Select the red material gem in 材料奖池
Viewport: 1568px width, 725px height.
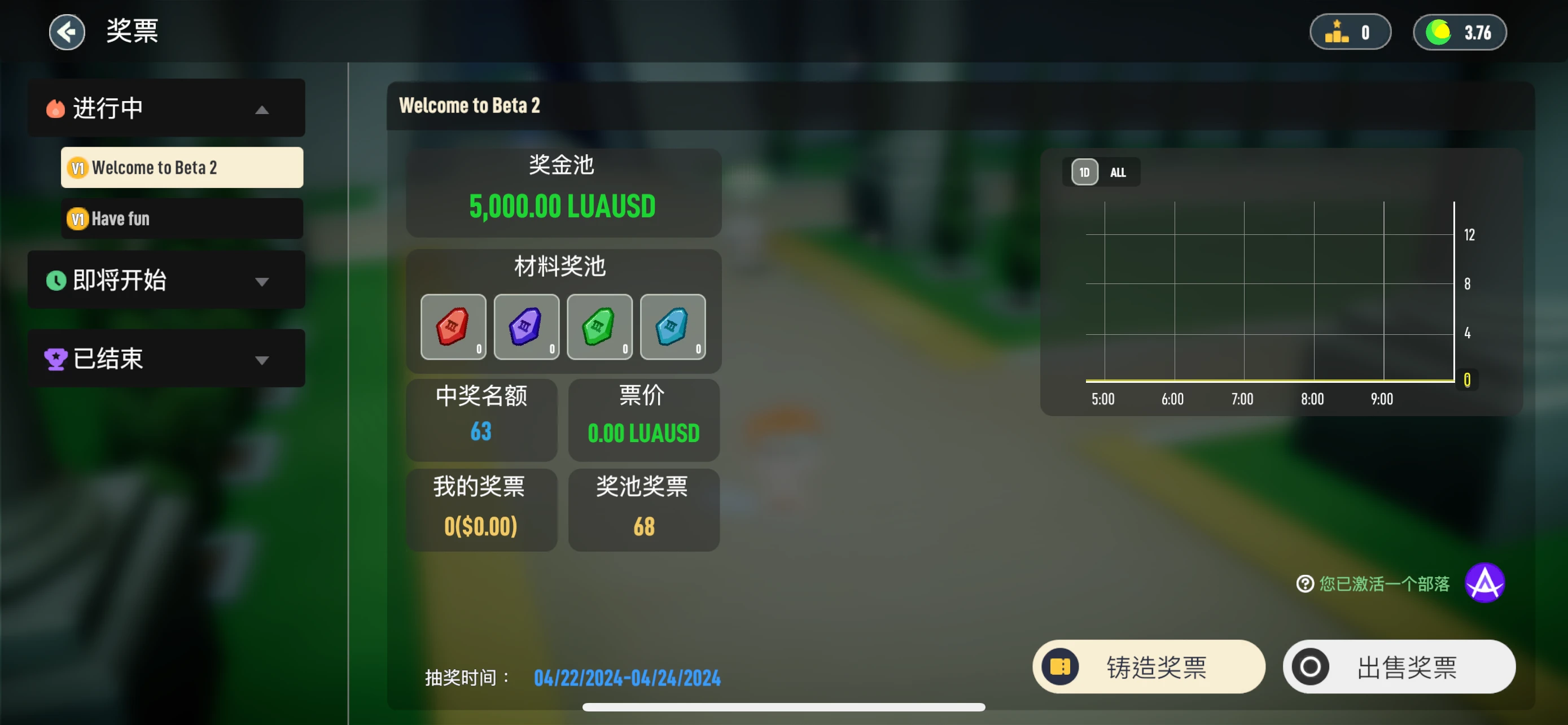[453, 327]
